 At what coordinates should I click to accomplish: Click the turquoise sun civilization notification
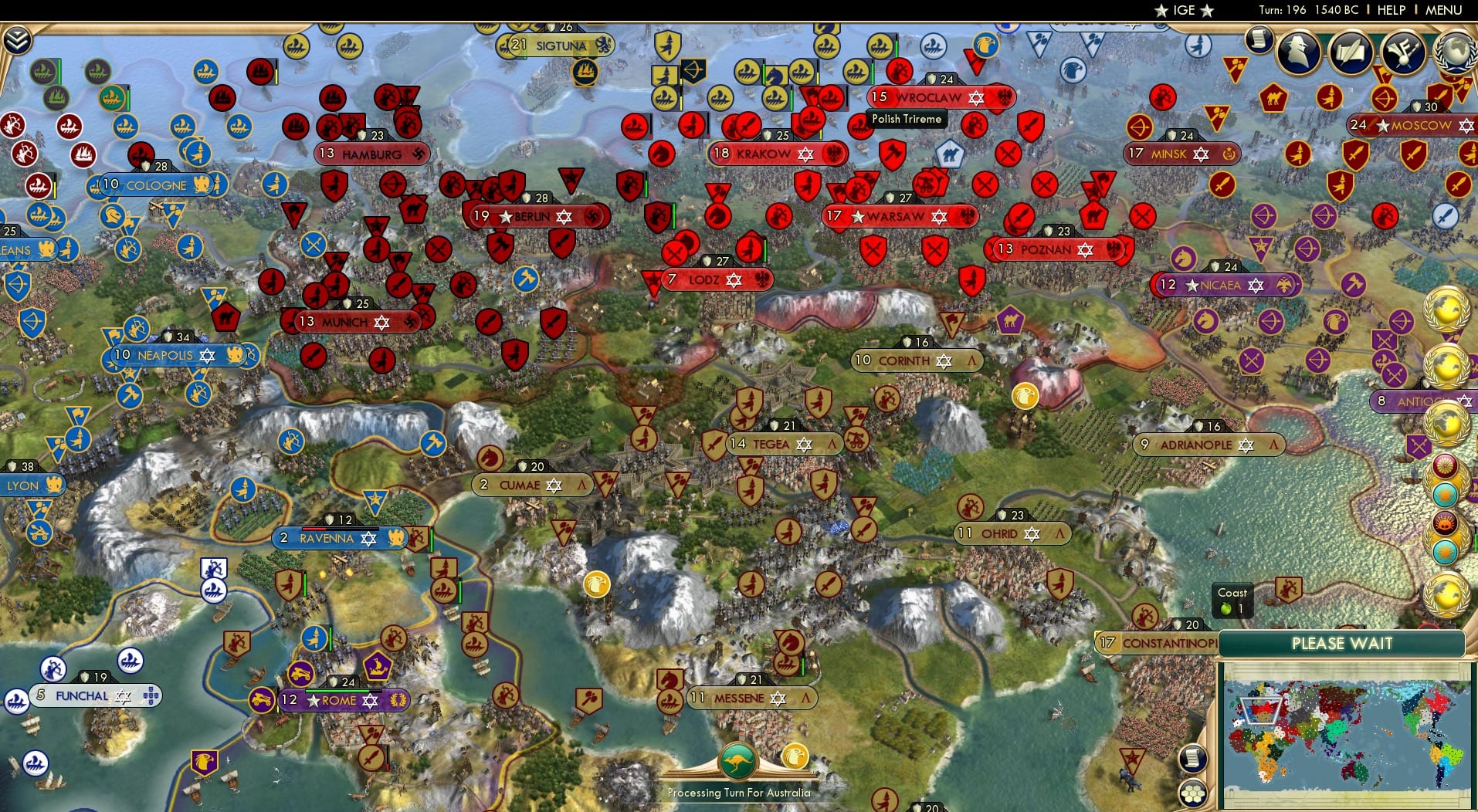1446,493
